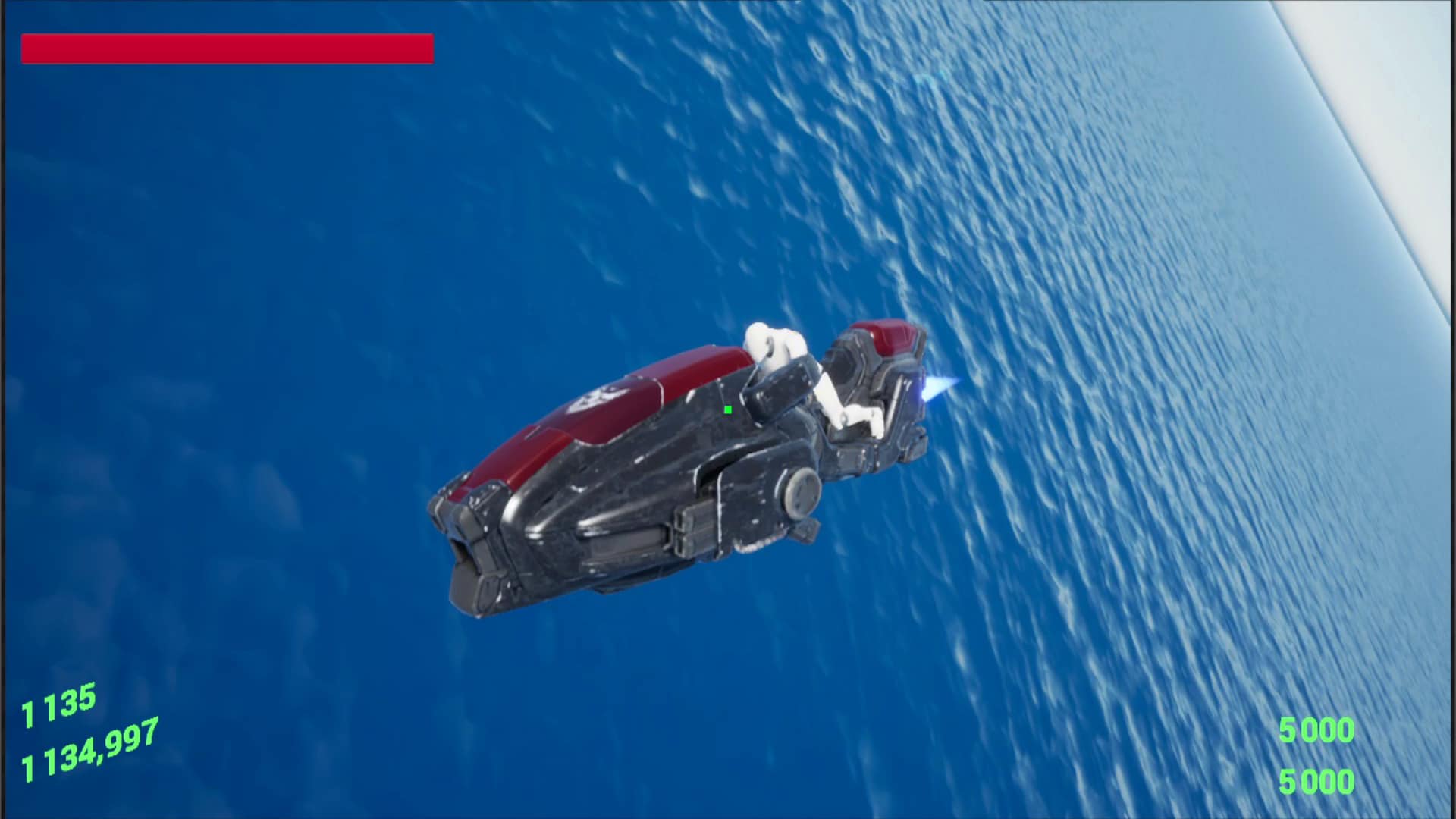Click the blue thruster flame on the bike

point(935,388)
